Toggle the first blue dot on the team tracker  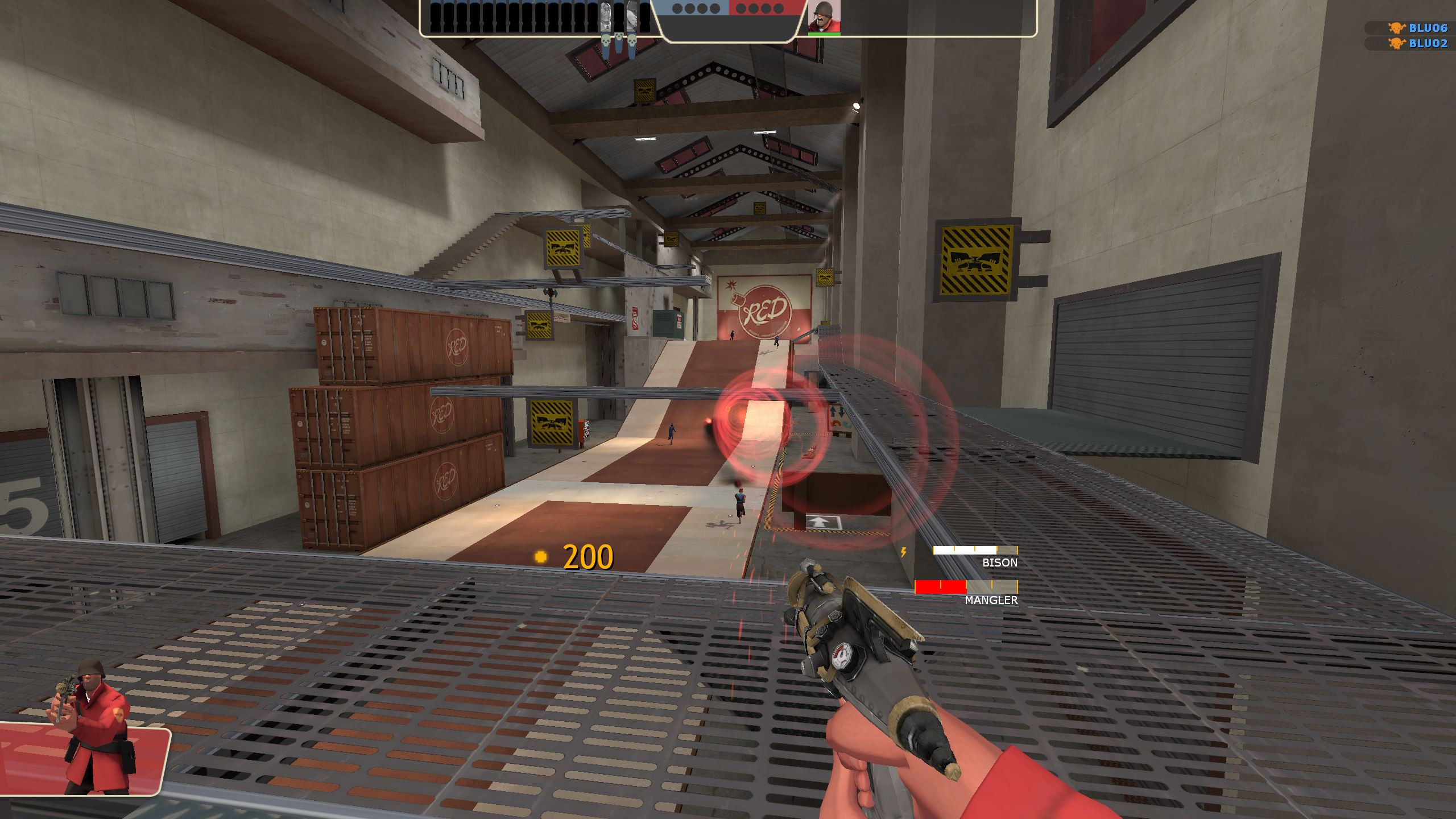[x=677, y=9]
